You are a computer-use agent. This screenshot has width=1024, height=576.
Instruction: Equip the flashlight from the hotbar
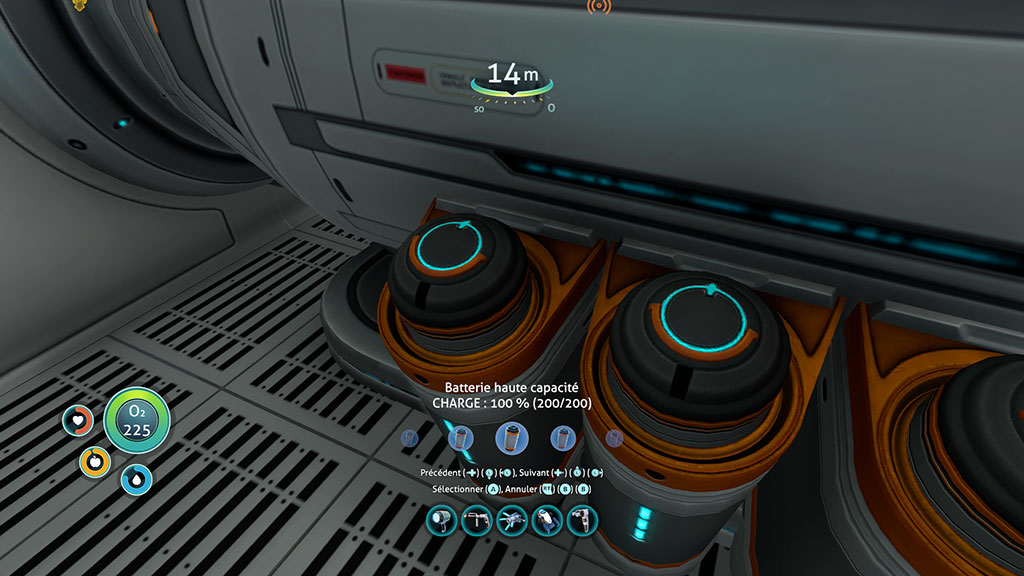pyautogui.click(x=441, y=520)
